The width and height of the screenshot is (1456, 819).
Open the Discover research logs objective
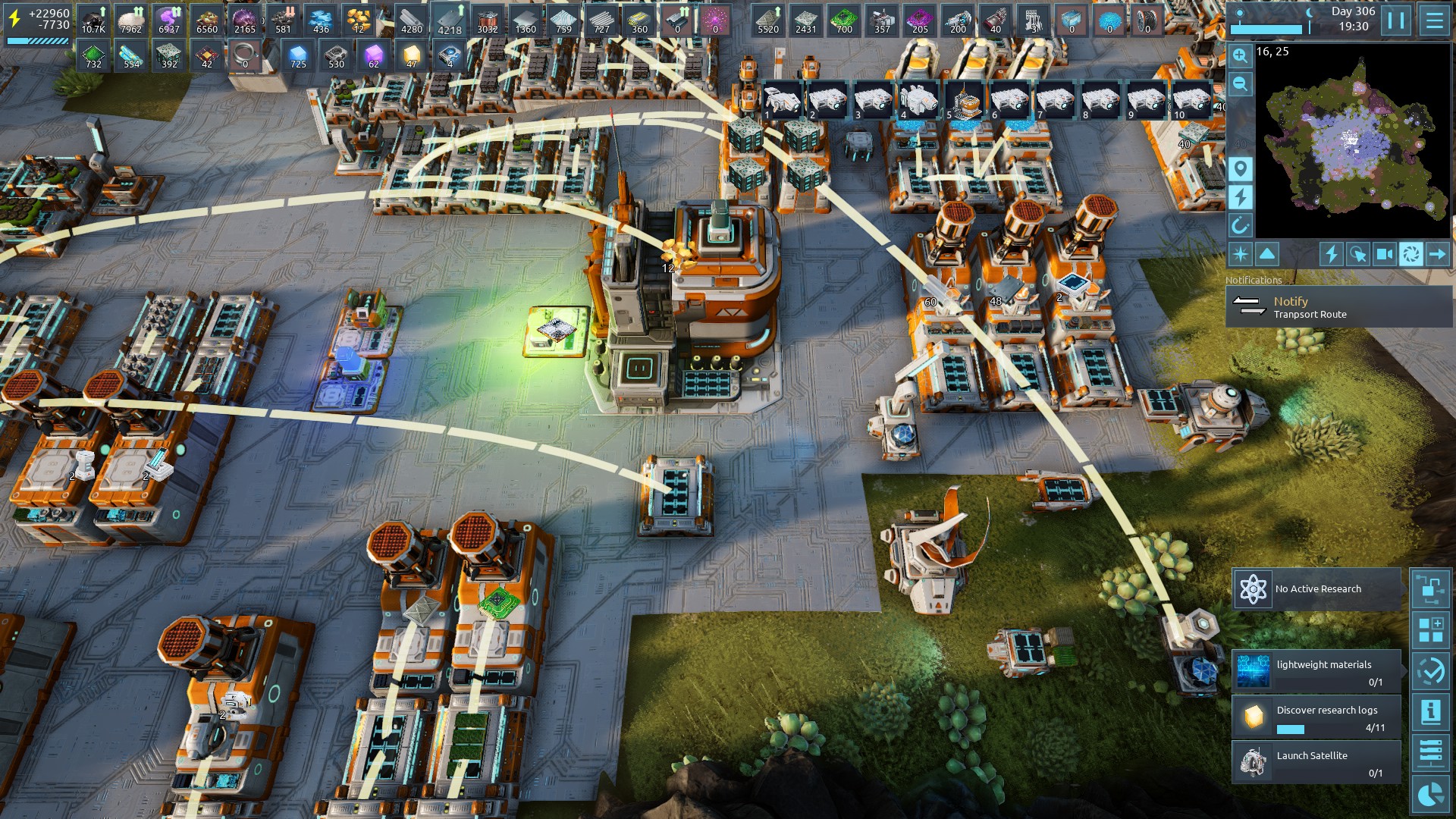click(x=1316, y=717)
